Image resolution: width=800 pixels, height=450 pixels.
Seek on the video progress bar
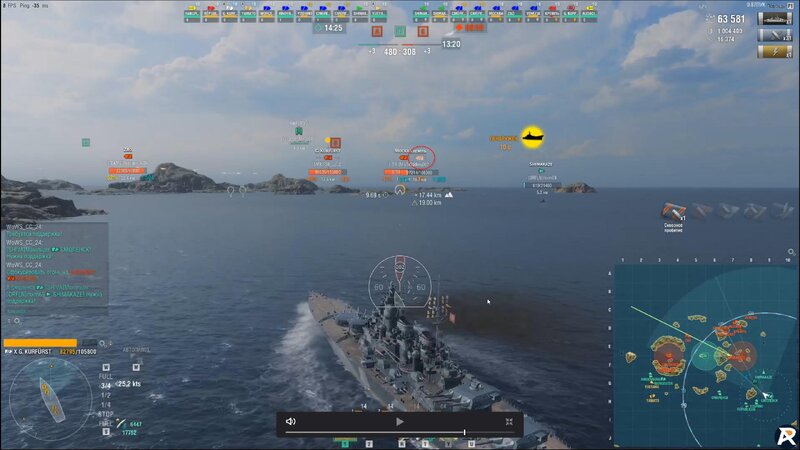400,433
